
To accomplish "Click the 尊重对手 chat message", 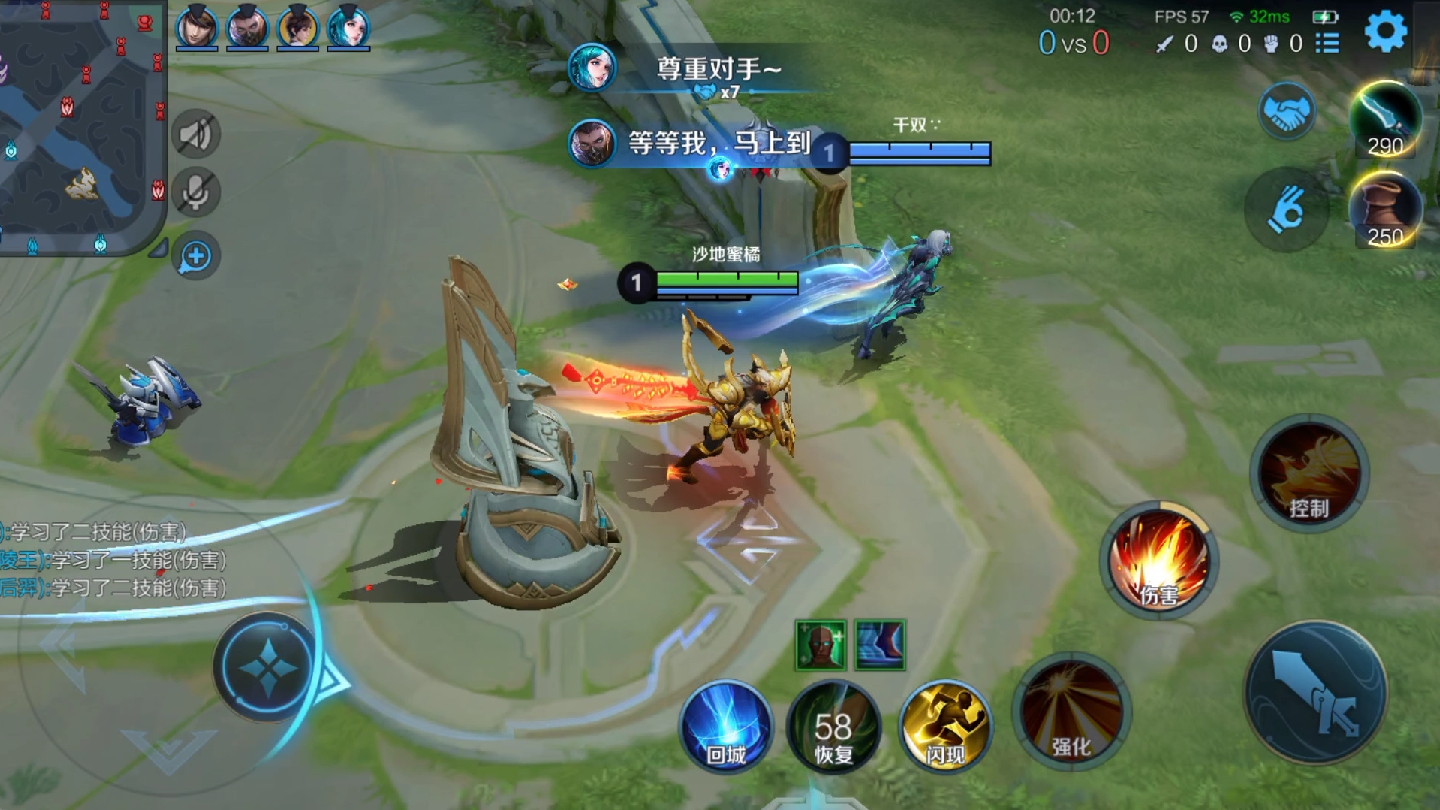I will (x=718, y=69).
